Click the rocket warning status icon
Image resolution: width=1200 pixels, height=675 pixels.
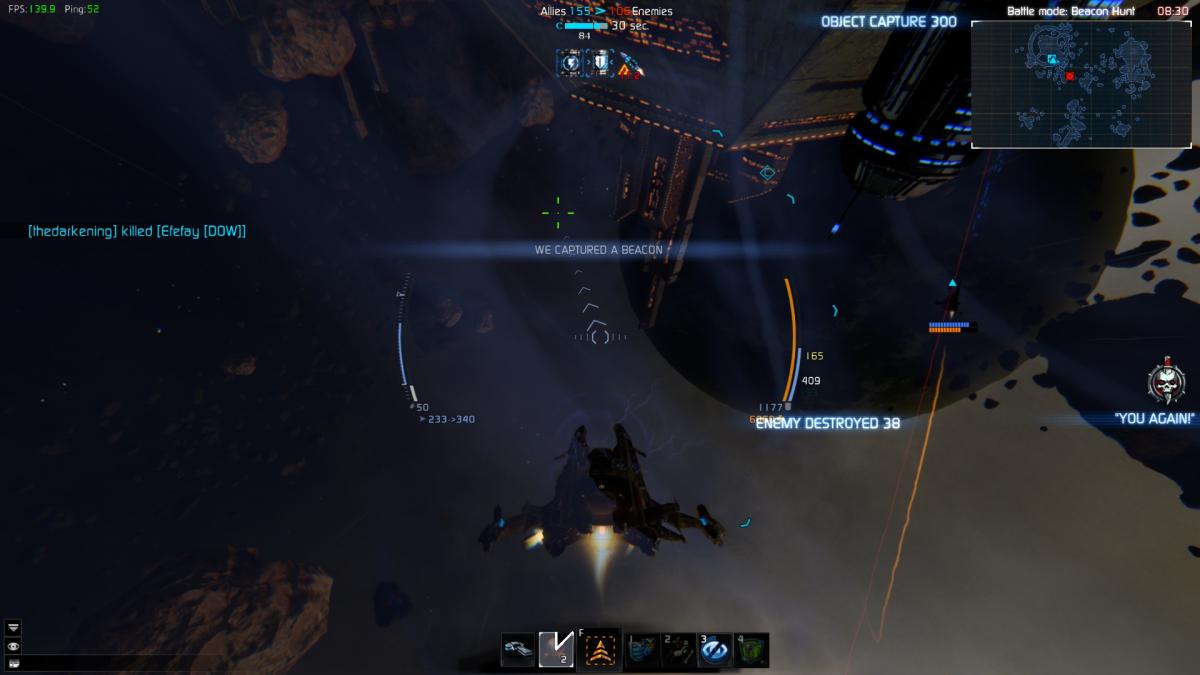pyautogui.click(x=629, y=65)
